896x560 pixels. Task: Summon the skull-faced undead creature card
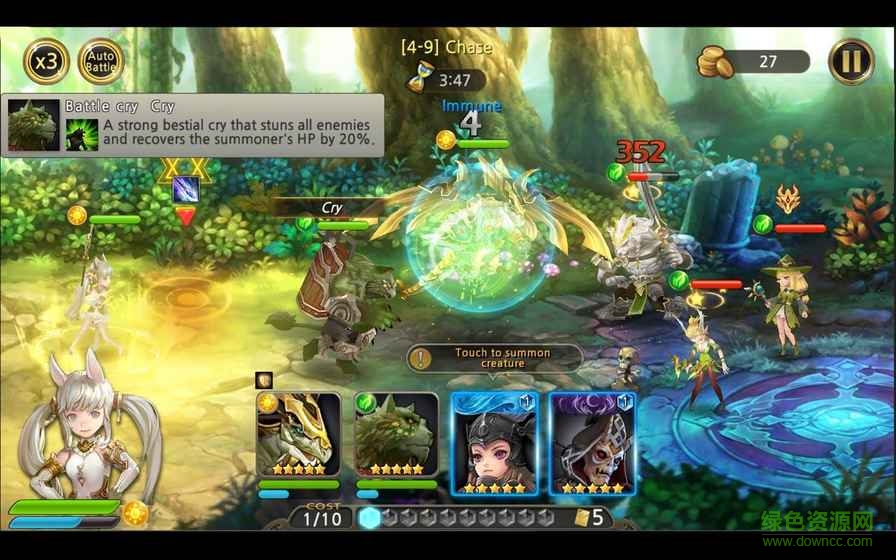click(x=591, y=440)
